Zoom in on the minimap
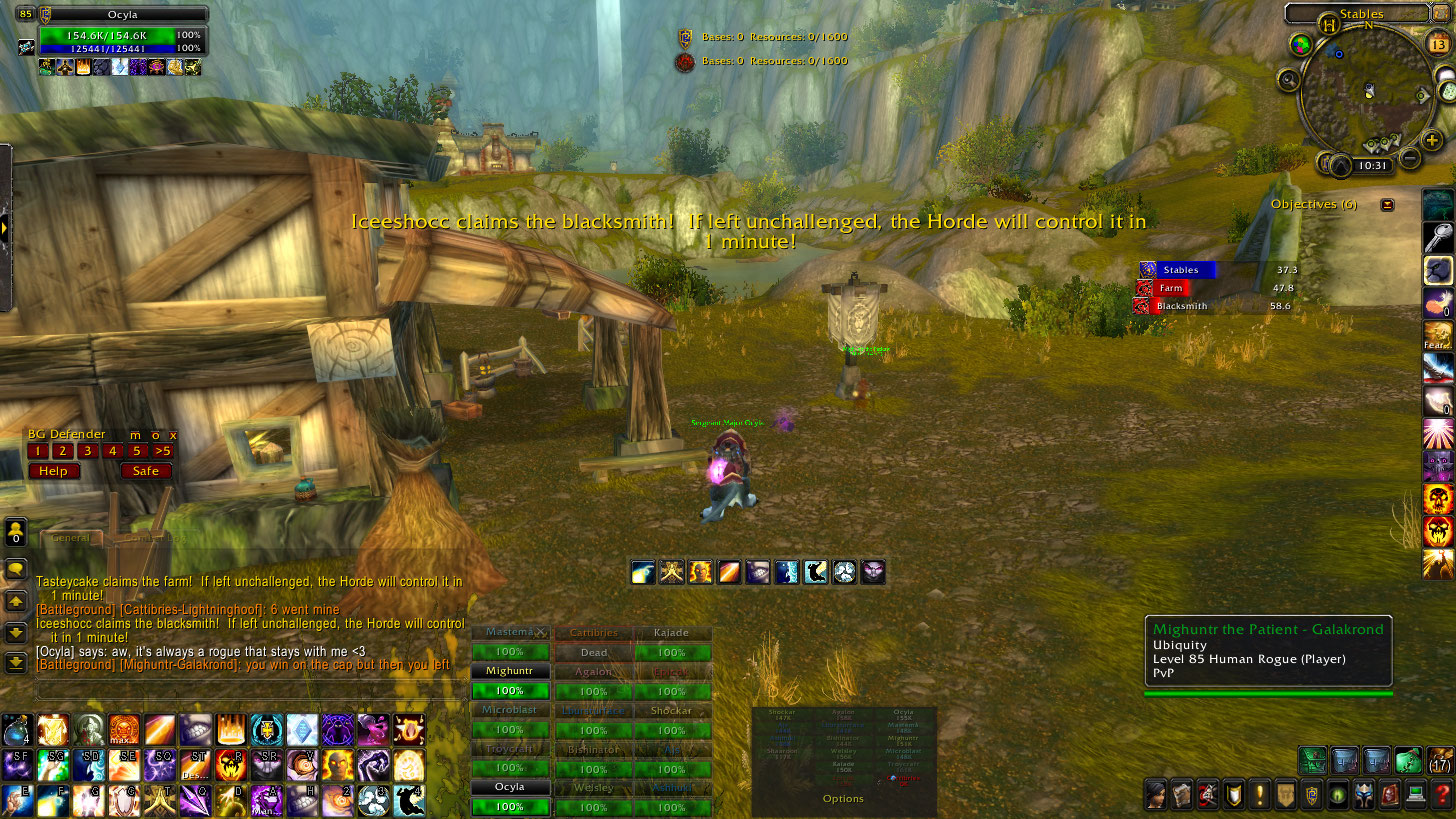This screenshot has height=819, width=1456. (1432, 141)
